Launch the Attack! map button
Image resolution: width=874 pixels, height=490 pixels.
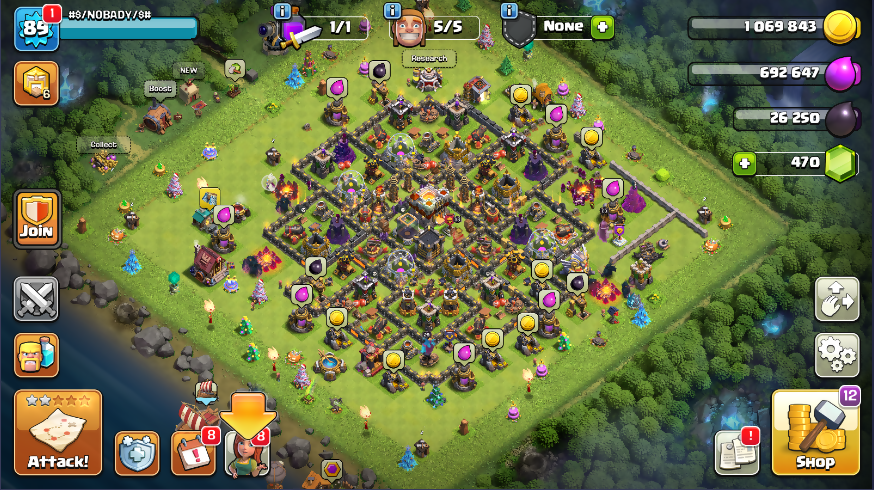point(58,431)
